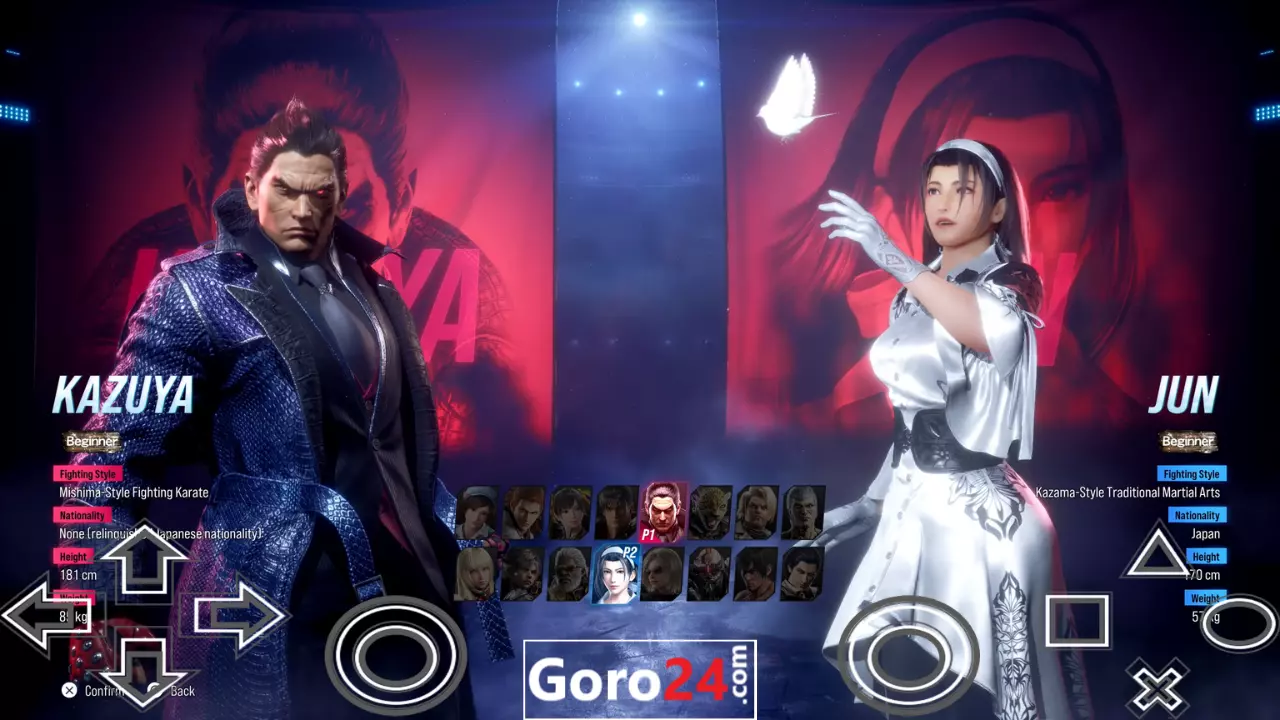This screenshot has height=720, width=1280.
Task: Select Jun's highlighted P2 portrait
Action: [614, 578]
